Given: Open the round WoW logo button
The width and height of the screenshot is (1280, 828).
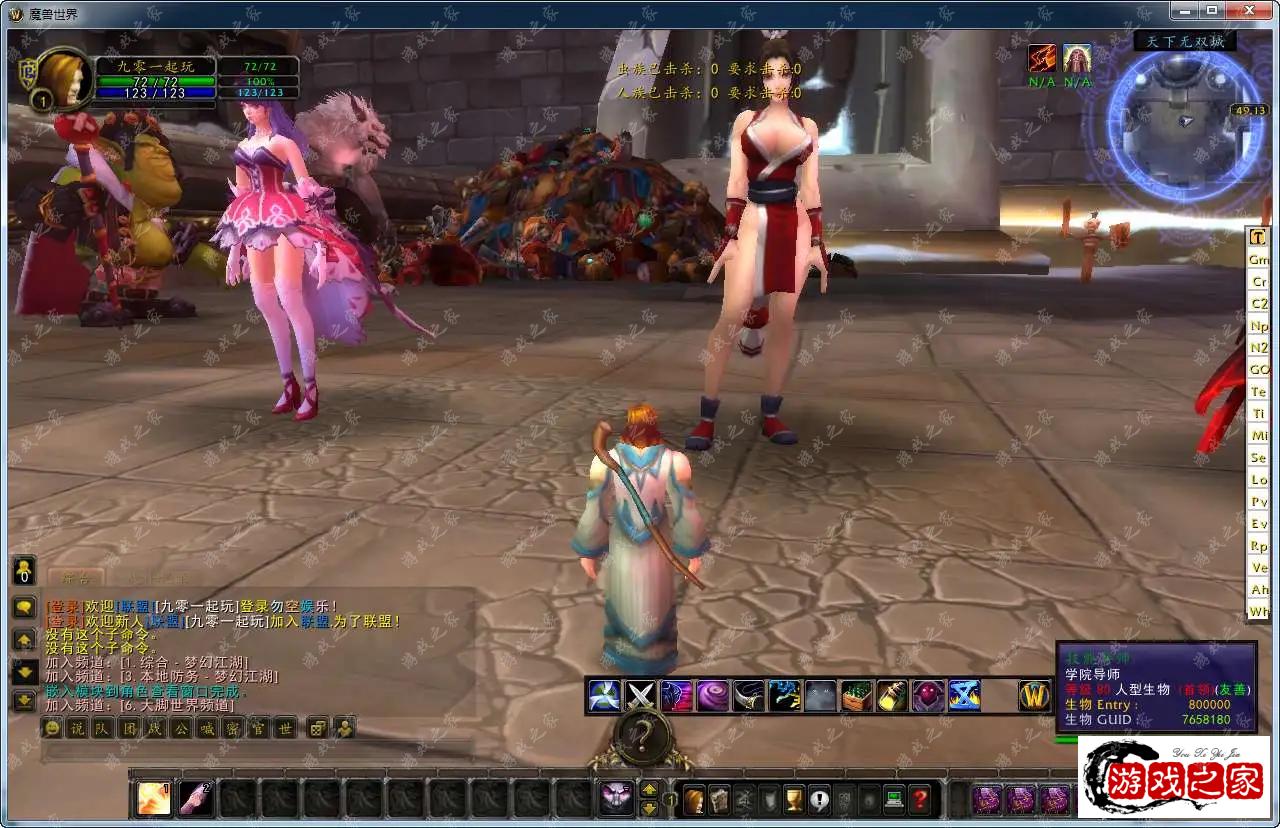Looking at the screenshot, I should click(x=1034, y=695).
